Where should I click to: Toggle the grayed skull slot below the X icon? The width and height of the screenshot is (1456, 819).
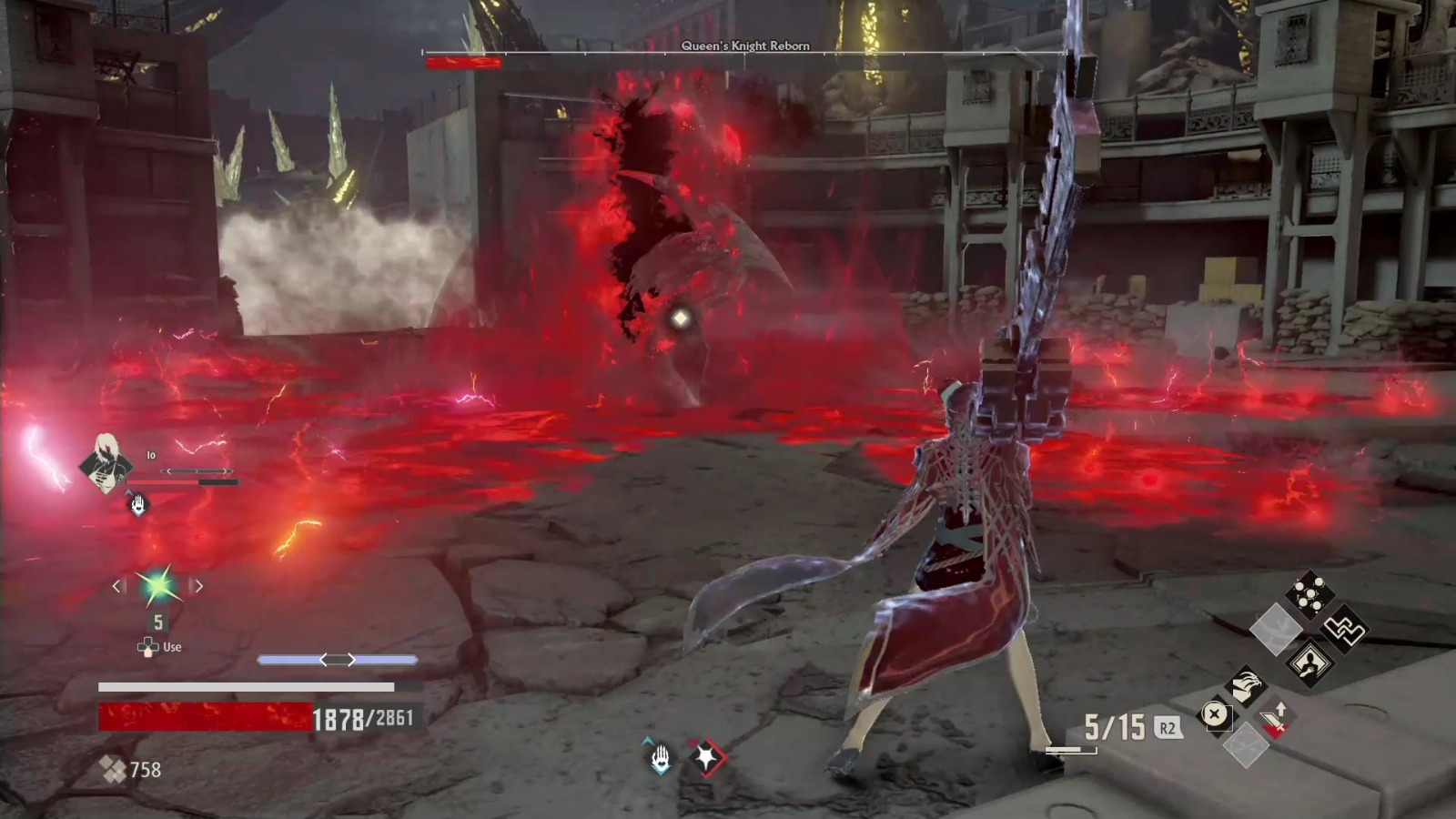coord(1245,743)
